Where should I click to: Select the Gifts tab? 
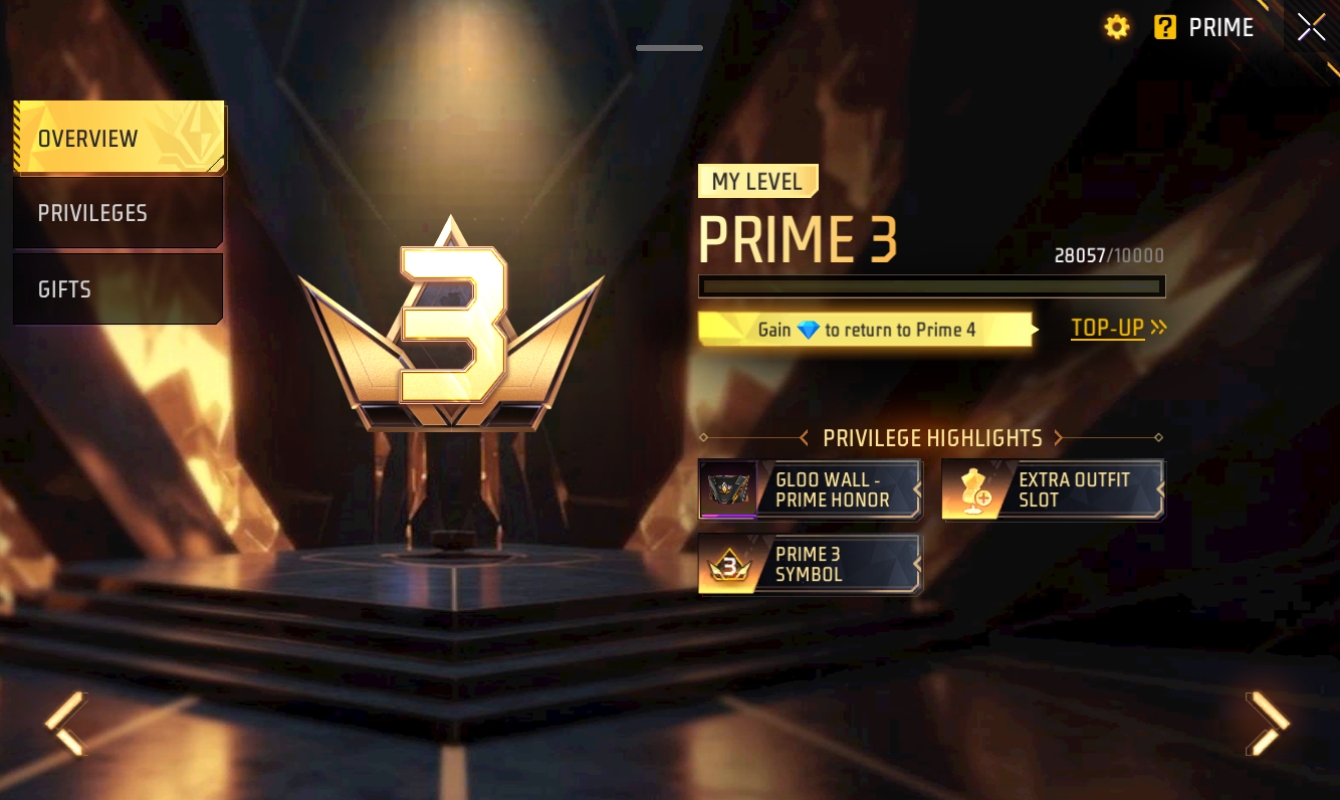tap(118, 289)
